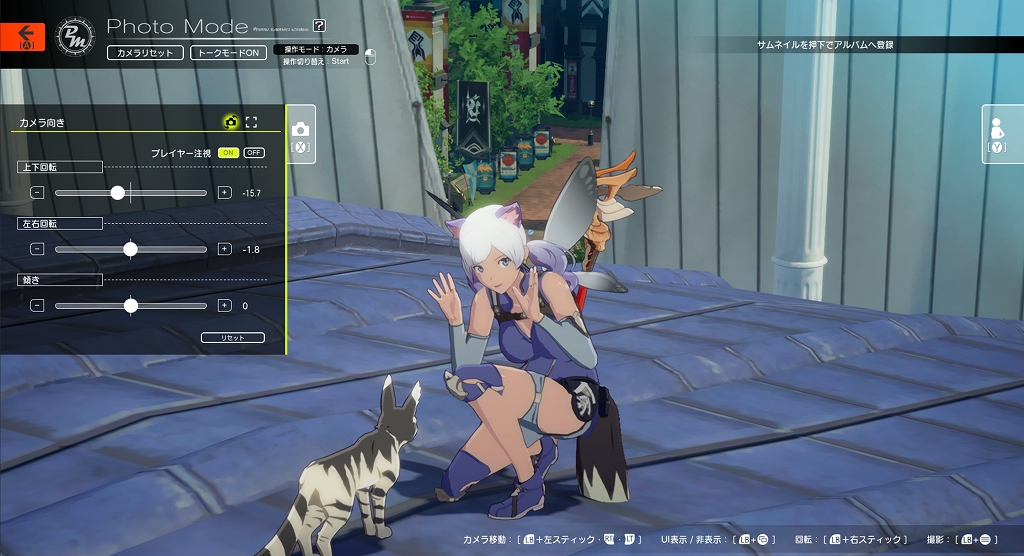
Task: Go back with the orange arrow button
Action: click(23, 37)
